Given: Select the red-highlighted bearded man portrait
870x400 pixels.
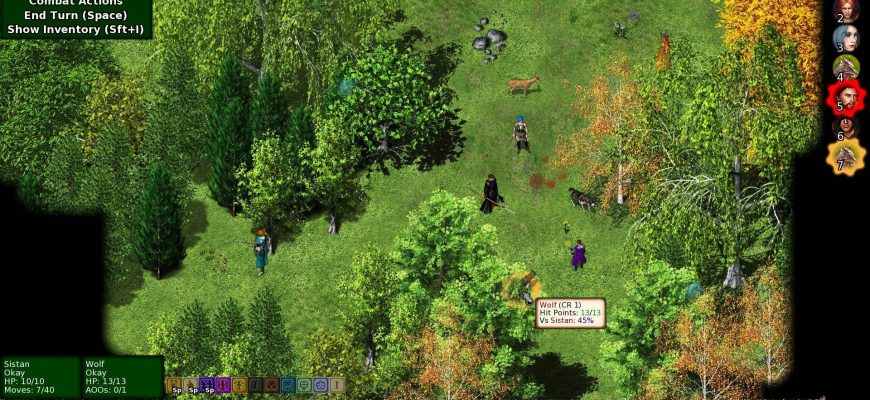Looking at the screenshot, I should click(846, 98).
